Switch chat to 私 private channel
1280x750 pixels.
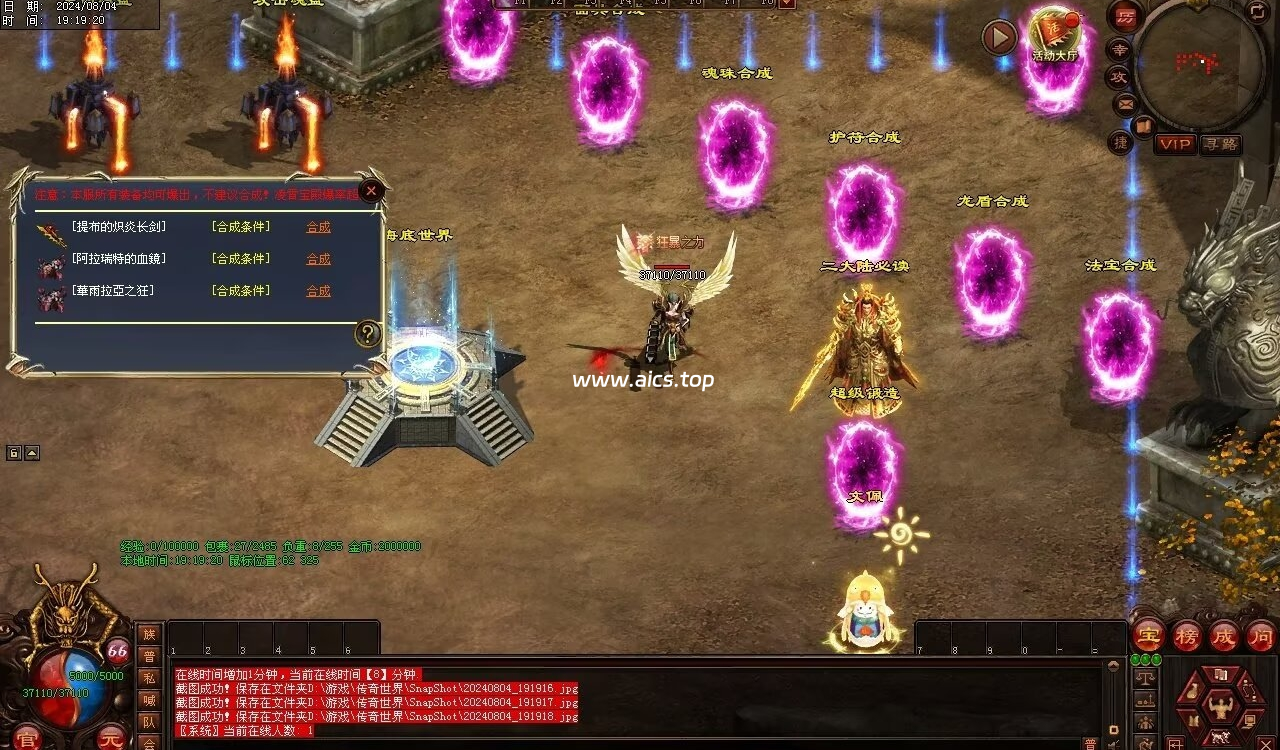click(149, 678)
